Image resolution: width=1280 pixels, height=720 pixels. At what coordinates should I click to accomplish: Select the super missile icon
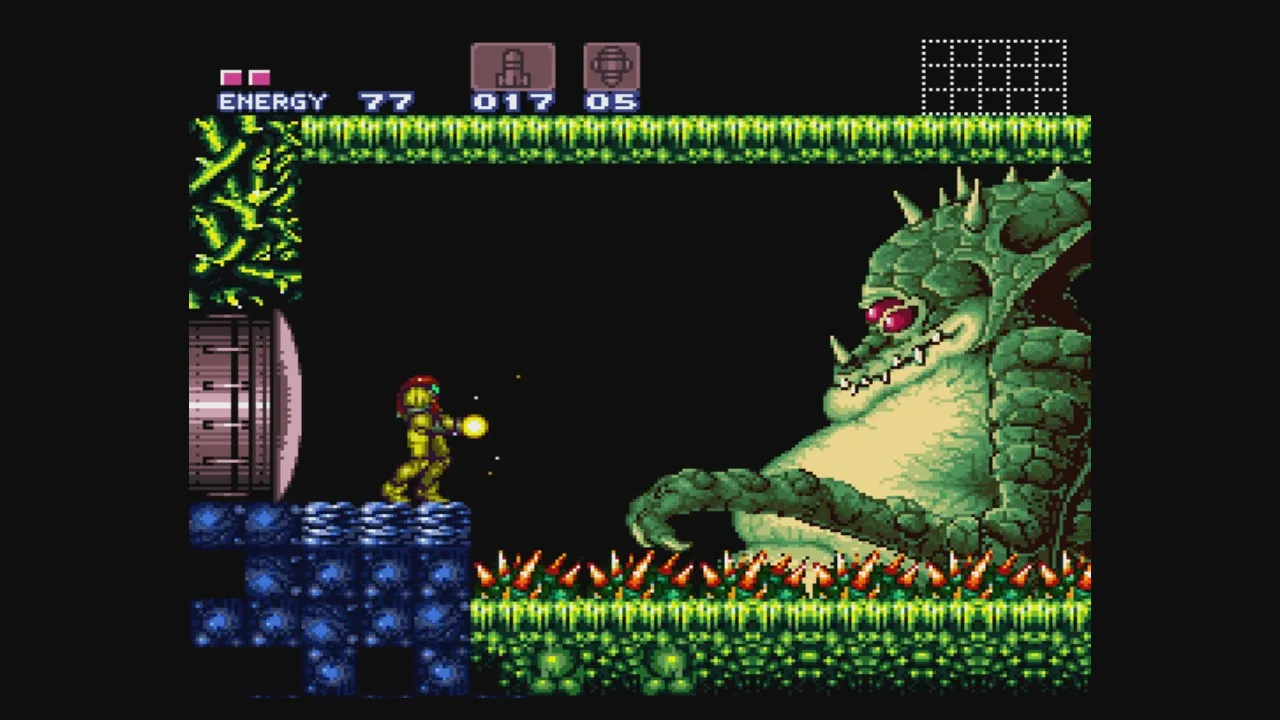point(611,67)
